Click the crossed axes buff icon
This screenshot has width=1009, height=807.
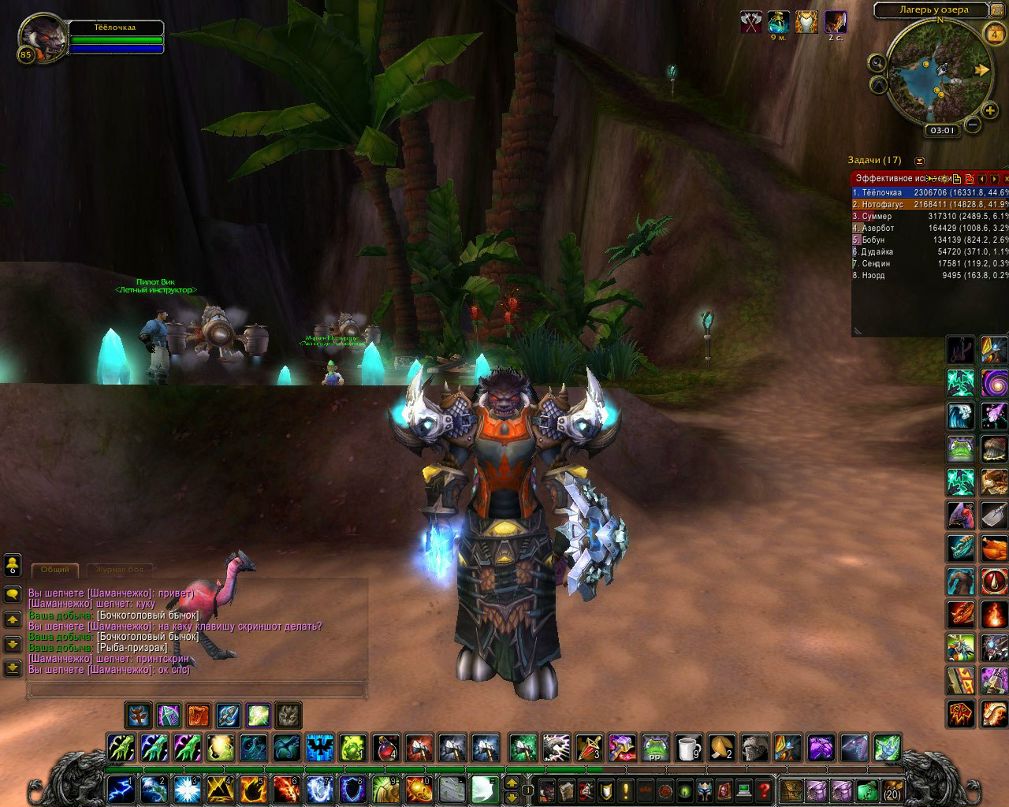coord(751,21)
